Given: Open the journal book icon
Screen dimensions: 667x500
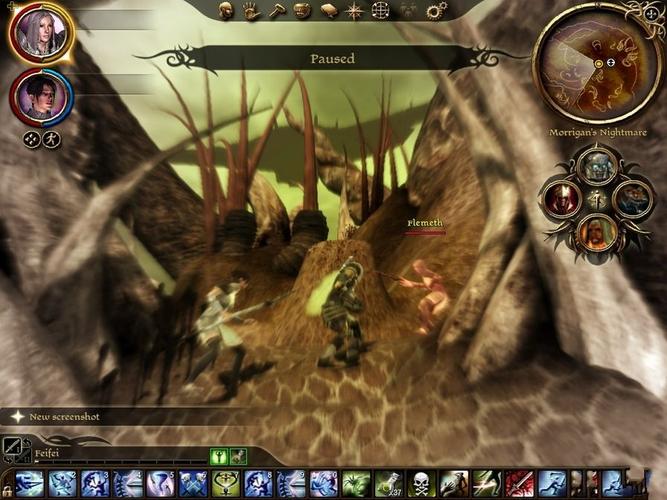Looking at the screenshot, I should (x=328, y=11).
